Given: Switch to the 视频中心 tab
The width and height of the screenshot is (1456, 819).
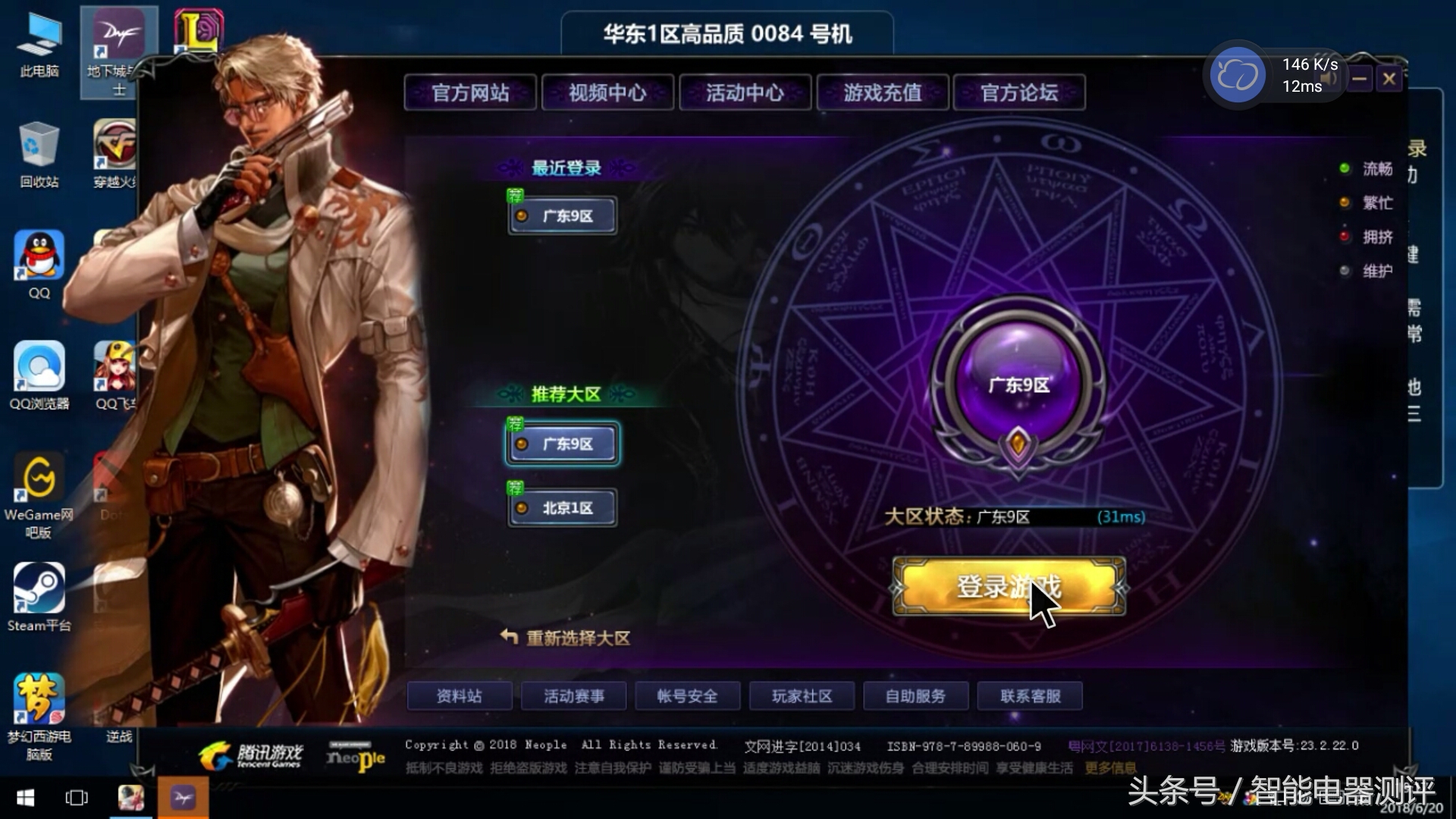Looking at the screenshot, I should pos(607,93).
